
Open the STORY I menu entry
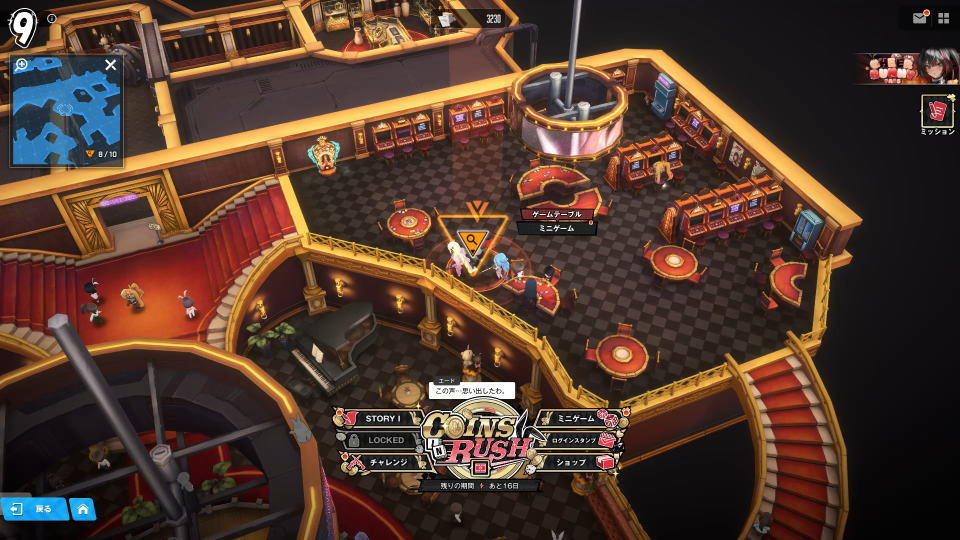pos(382,419)
